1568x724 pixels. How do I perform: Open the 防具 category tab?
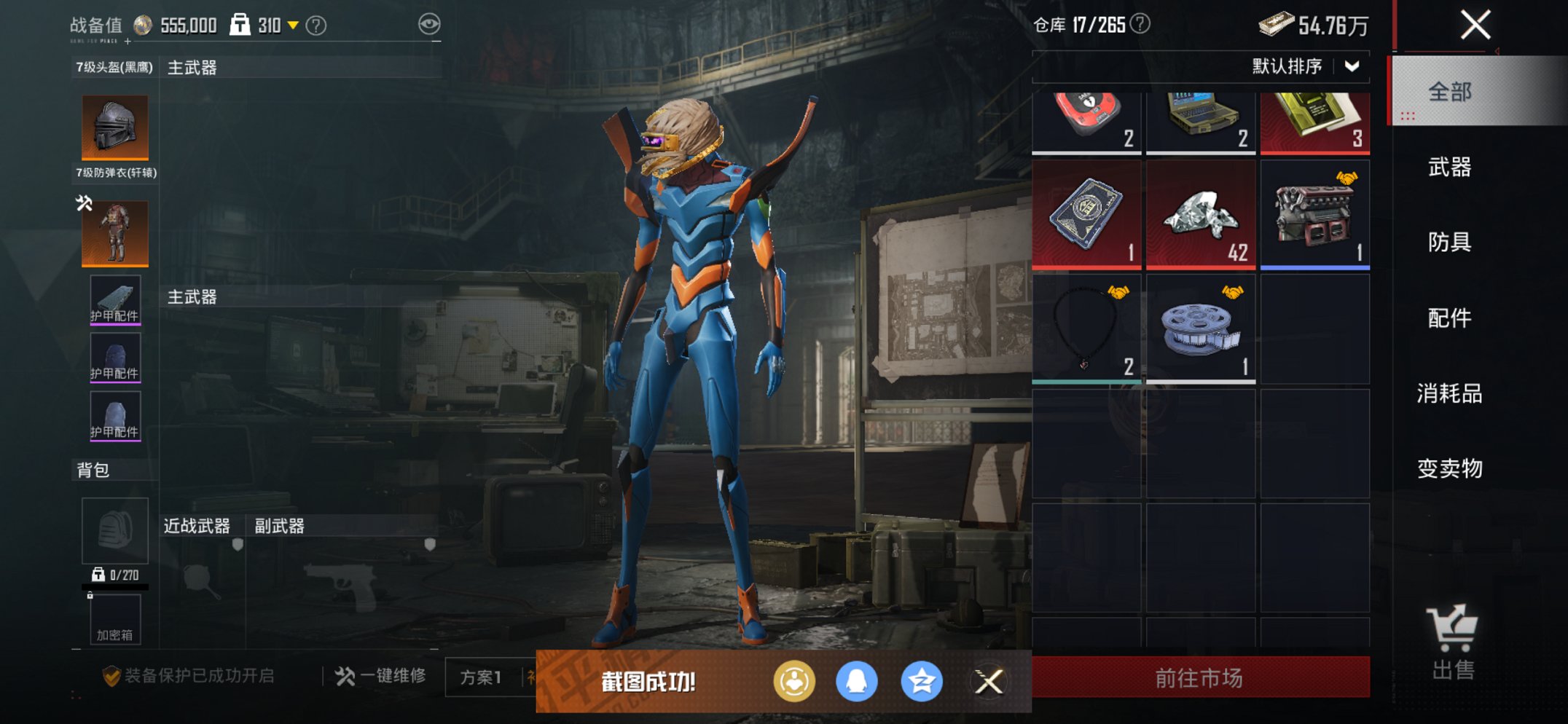click(1449, 242)
